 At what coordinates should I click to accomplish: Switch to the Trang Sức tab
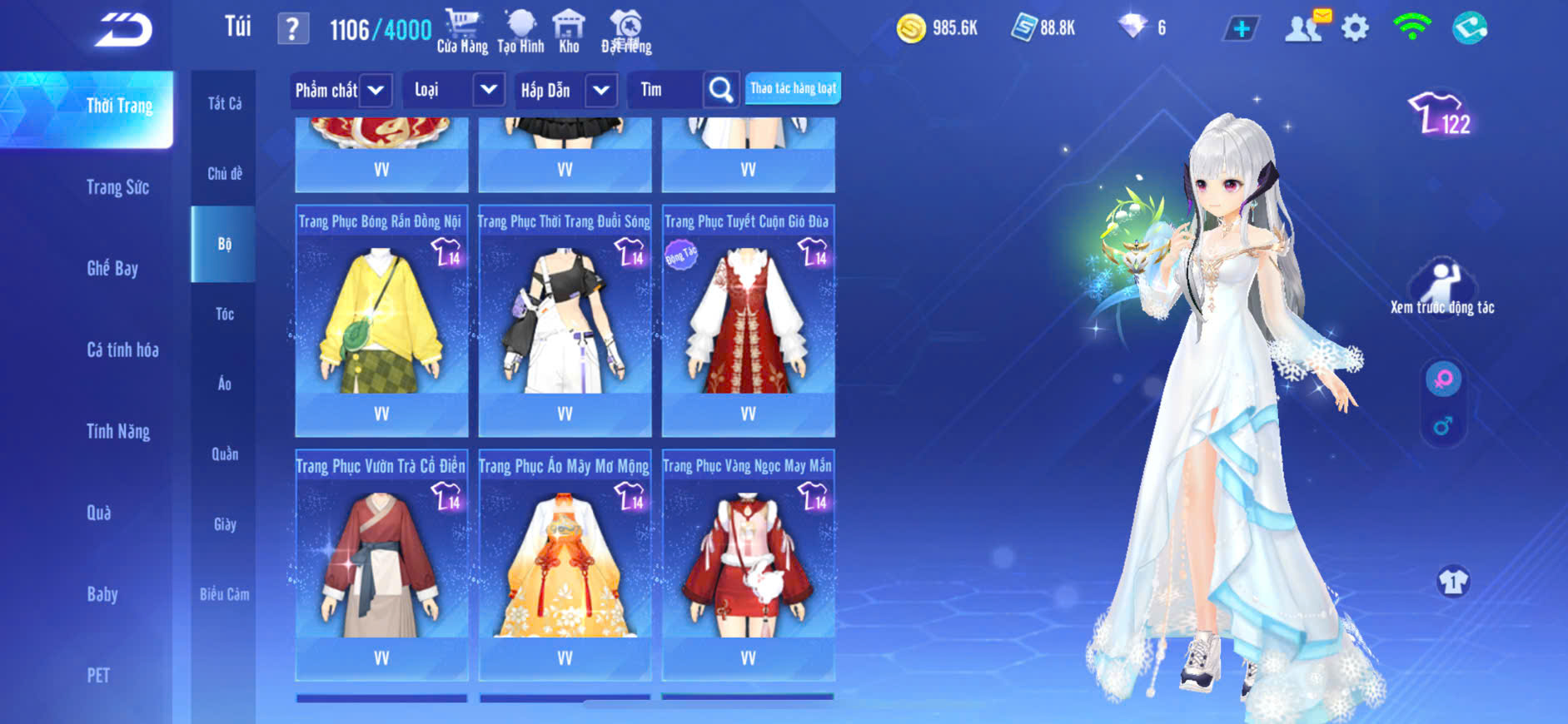pyautogui.click(x=117, y=187)
